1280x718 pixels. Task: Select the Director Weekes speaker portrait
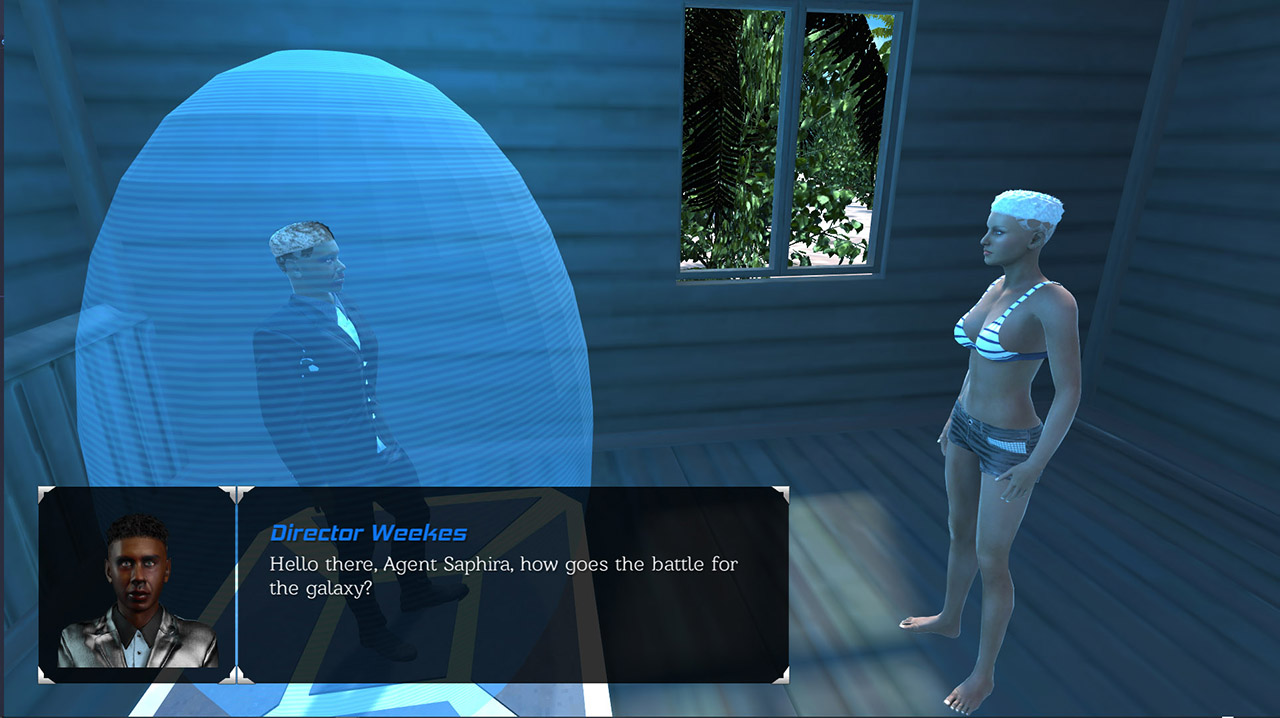pos(137,586)
